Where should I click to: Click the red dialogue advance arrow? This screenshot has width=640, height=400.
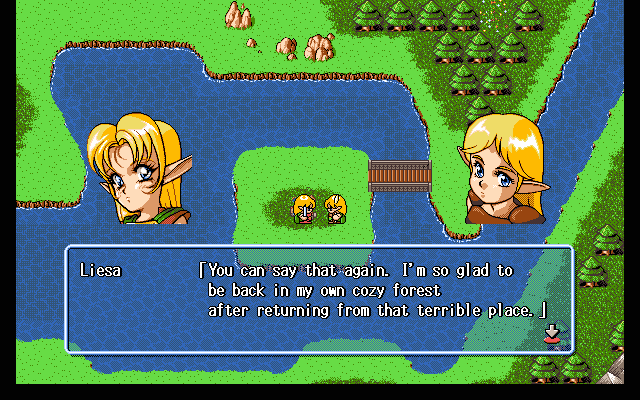click(x=551, y=333)
